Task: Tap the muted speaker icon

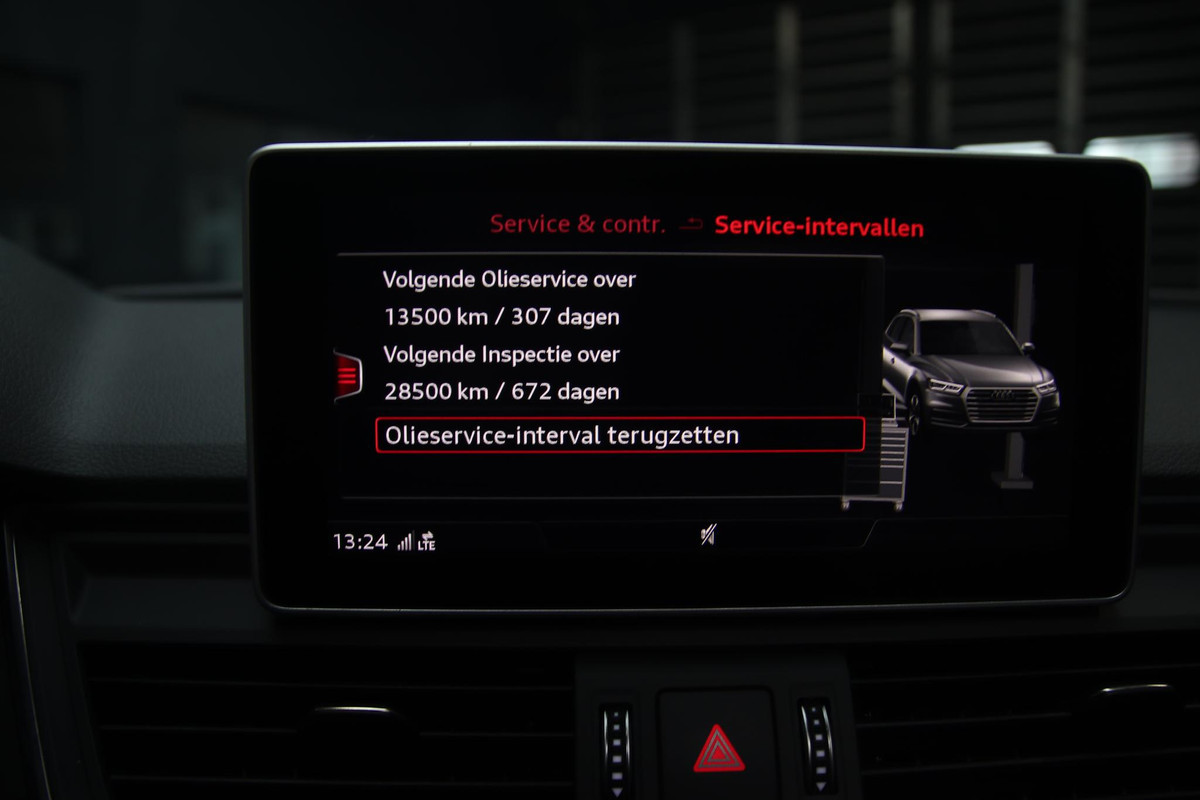Action: coord(707,537)
